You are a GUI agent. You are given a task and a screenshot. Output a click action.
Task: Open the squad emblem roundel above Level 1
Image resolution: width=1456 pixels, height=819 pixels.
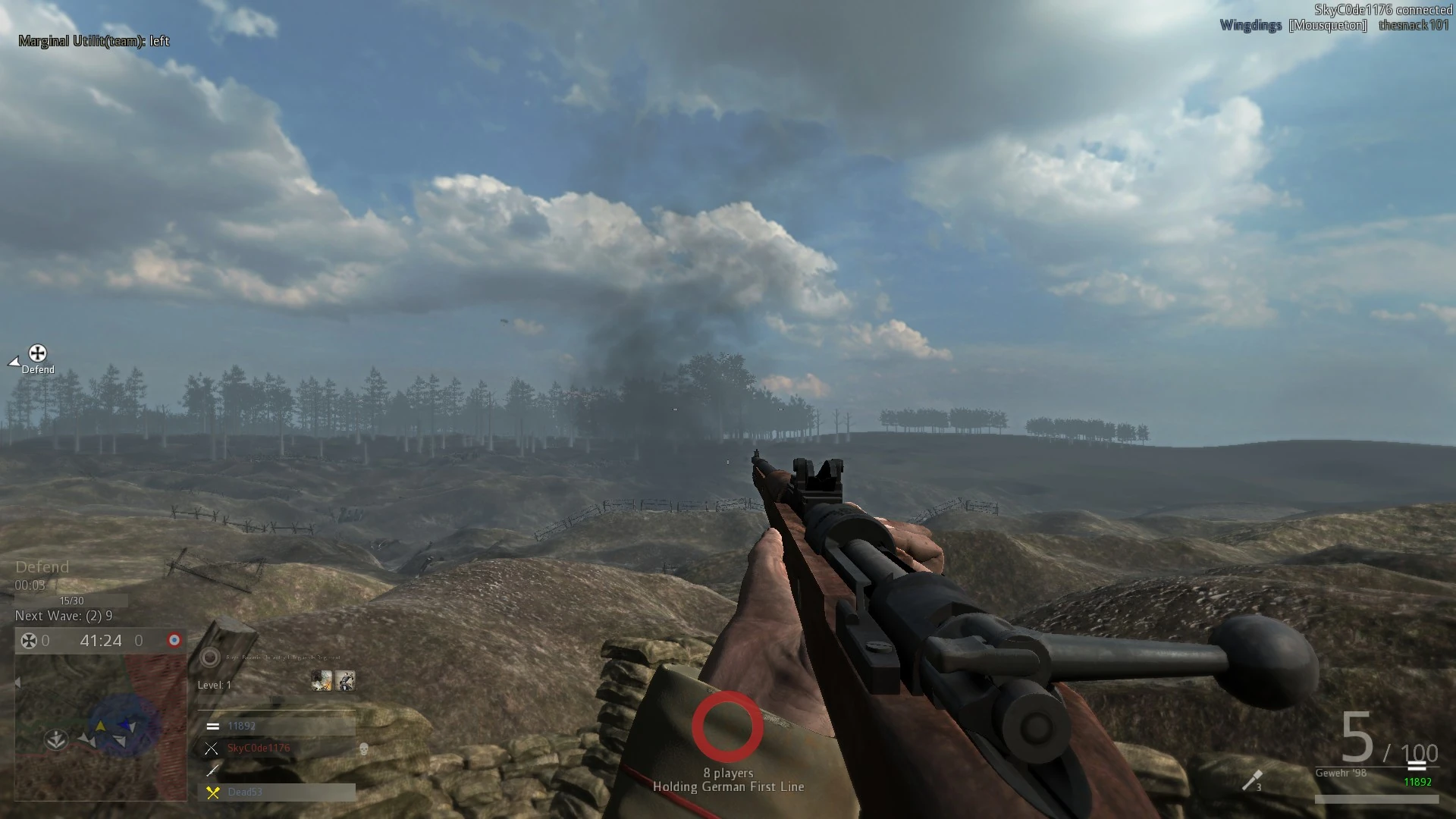pyautogui.click(x=209, y=658)
